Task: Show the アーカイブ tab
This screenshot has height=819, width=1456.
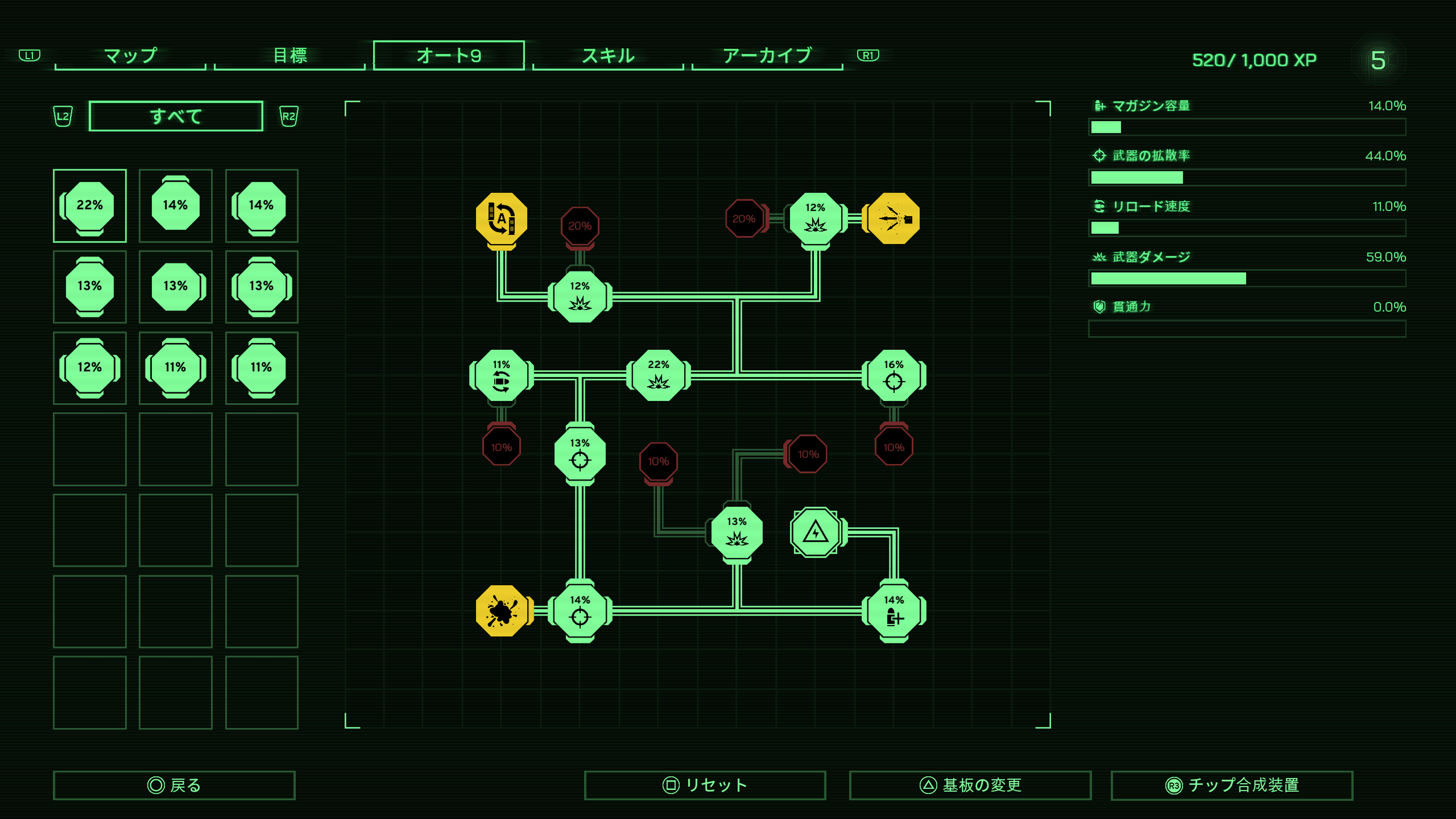Action: click(767, 55)
